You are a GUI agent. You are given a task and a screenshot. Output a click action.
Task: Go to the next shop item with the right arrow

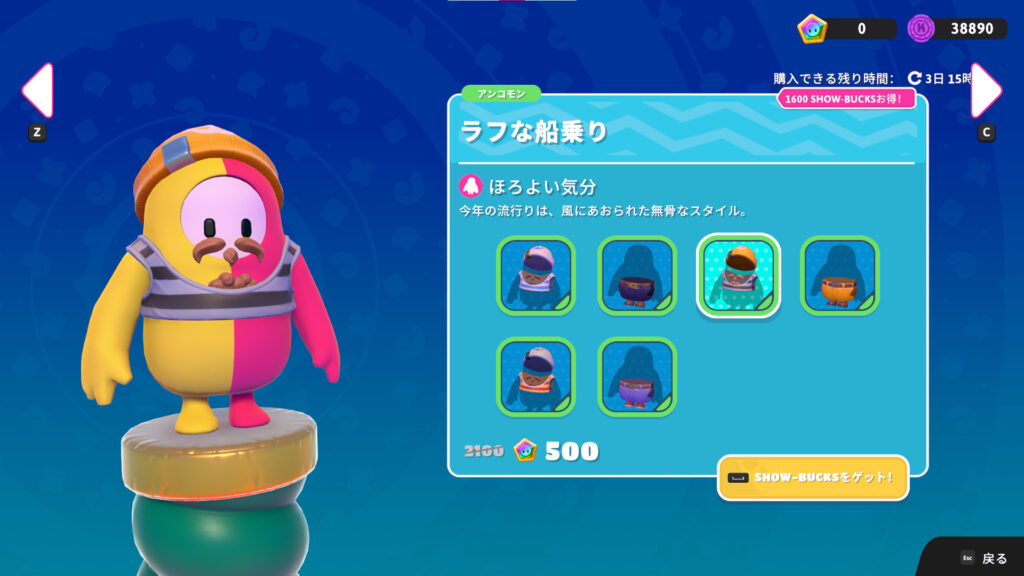coord(986,91)
